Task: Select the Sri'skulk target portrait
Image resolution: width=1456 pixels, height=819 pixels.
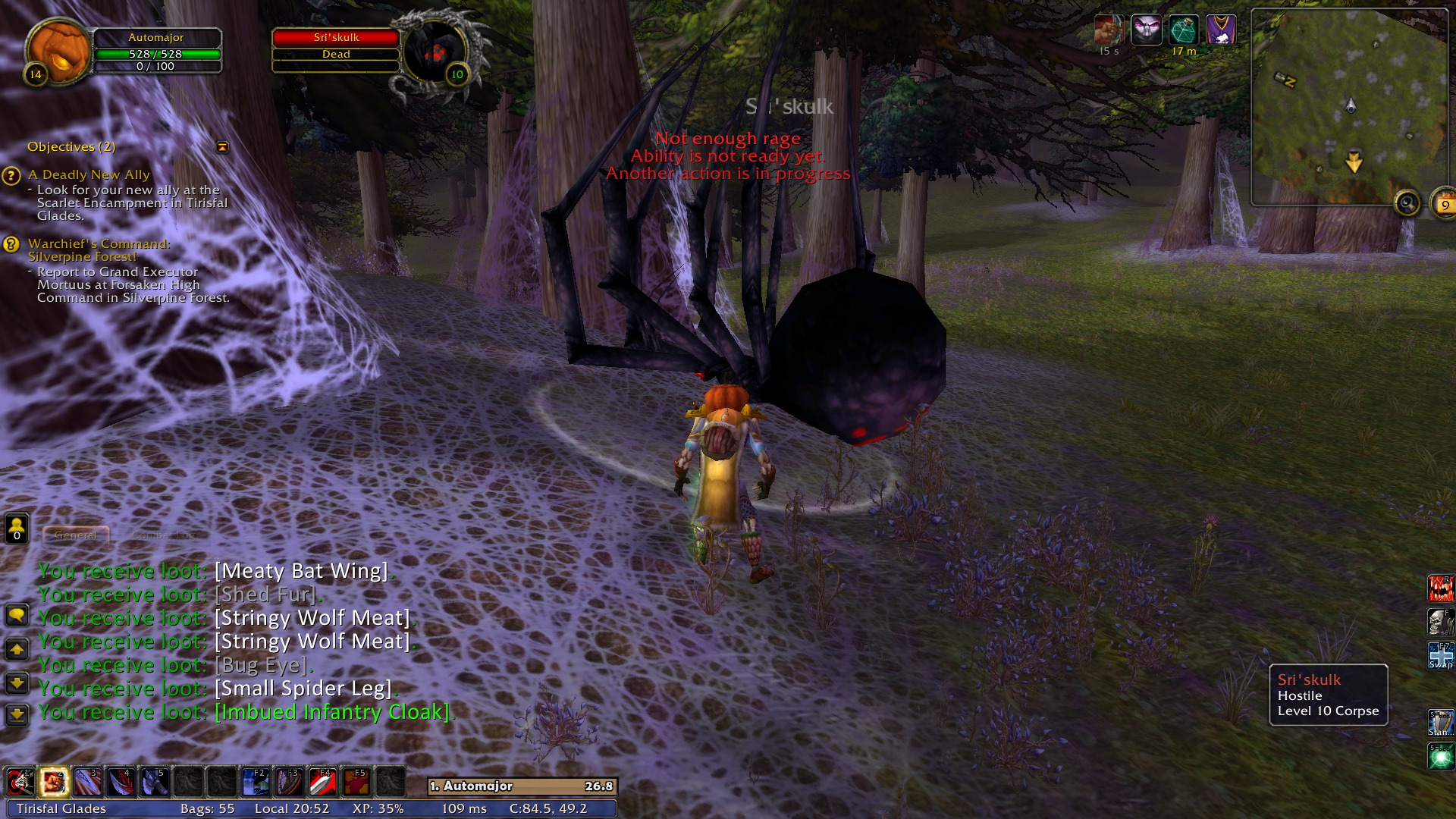Action: [x=435, y=51]
